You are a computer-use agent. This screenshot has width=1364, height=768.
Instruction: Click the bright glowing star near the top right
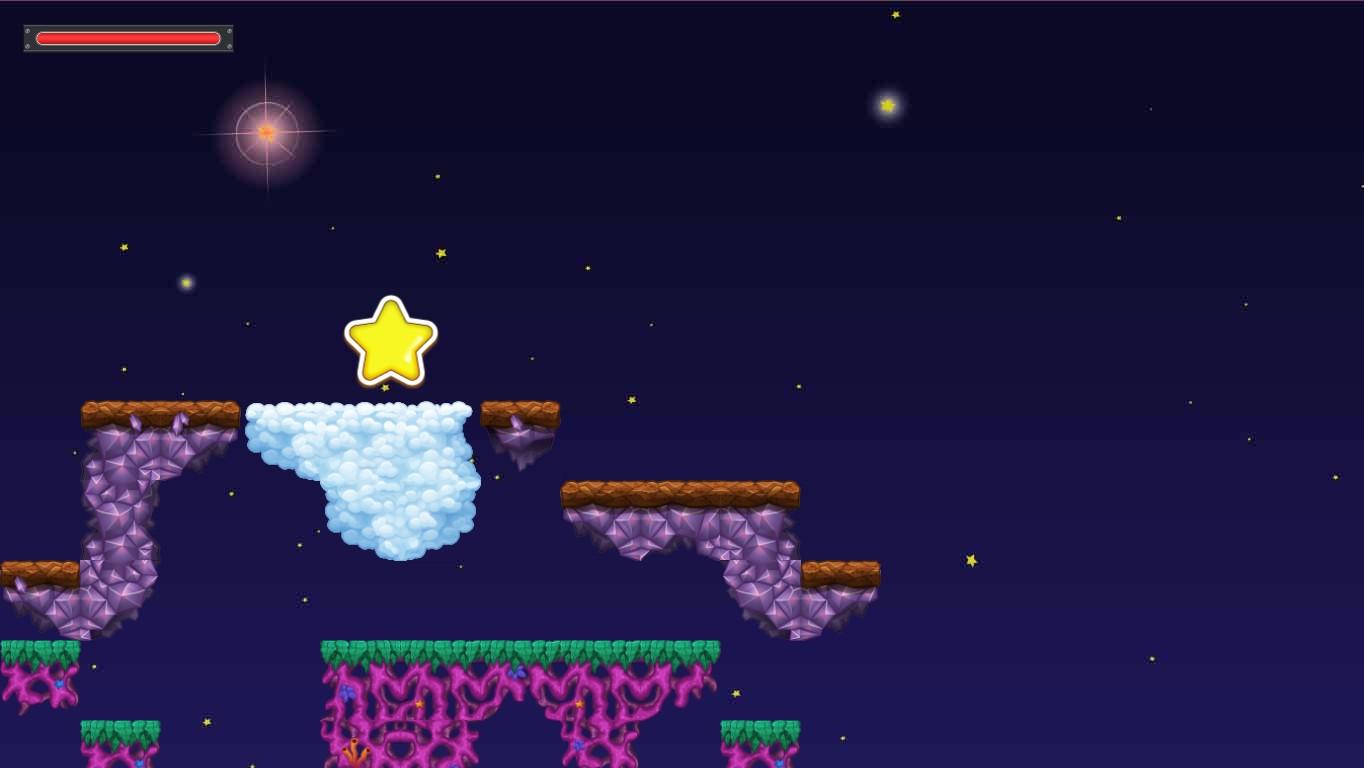click(887, 105)
